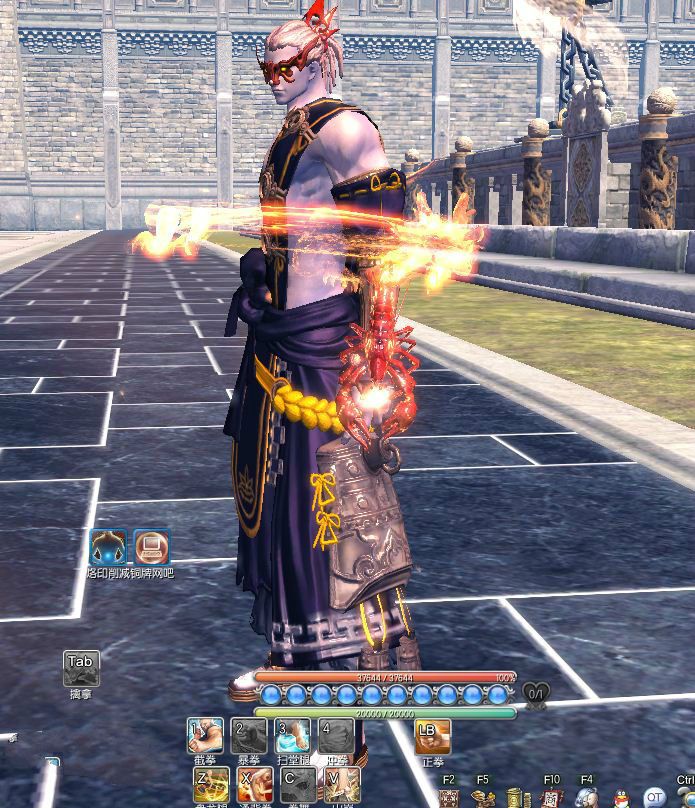Inspect the 烙印削减 buff icon
The width and height of the screenshot is (695, 808).
108,548
